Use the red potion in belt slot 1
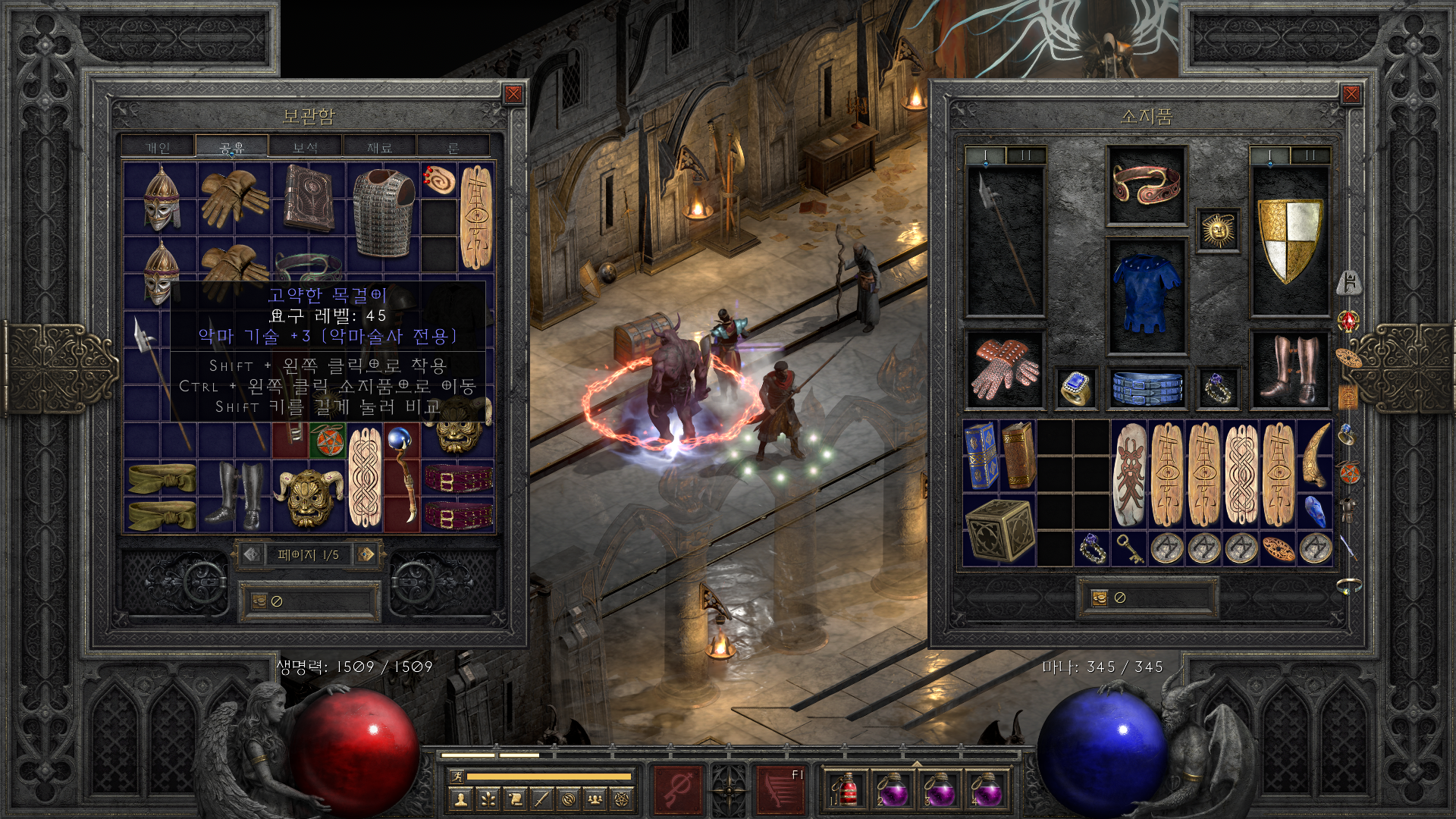The height and width of the screenshot is (819, 1456). (846, 790)
